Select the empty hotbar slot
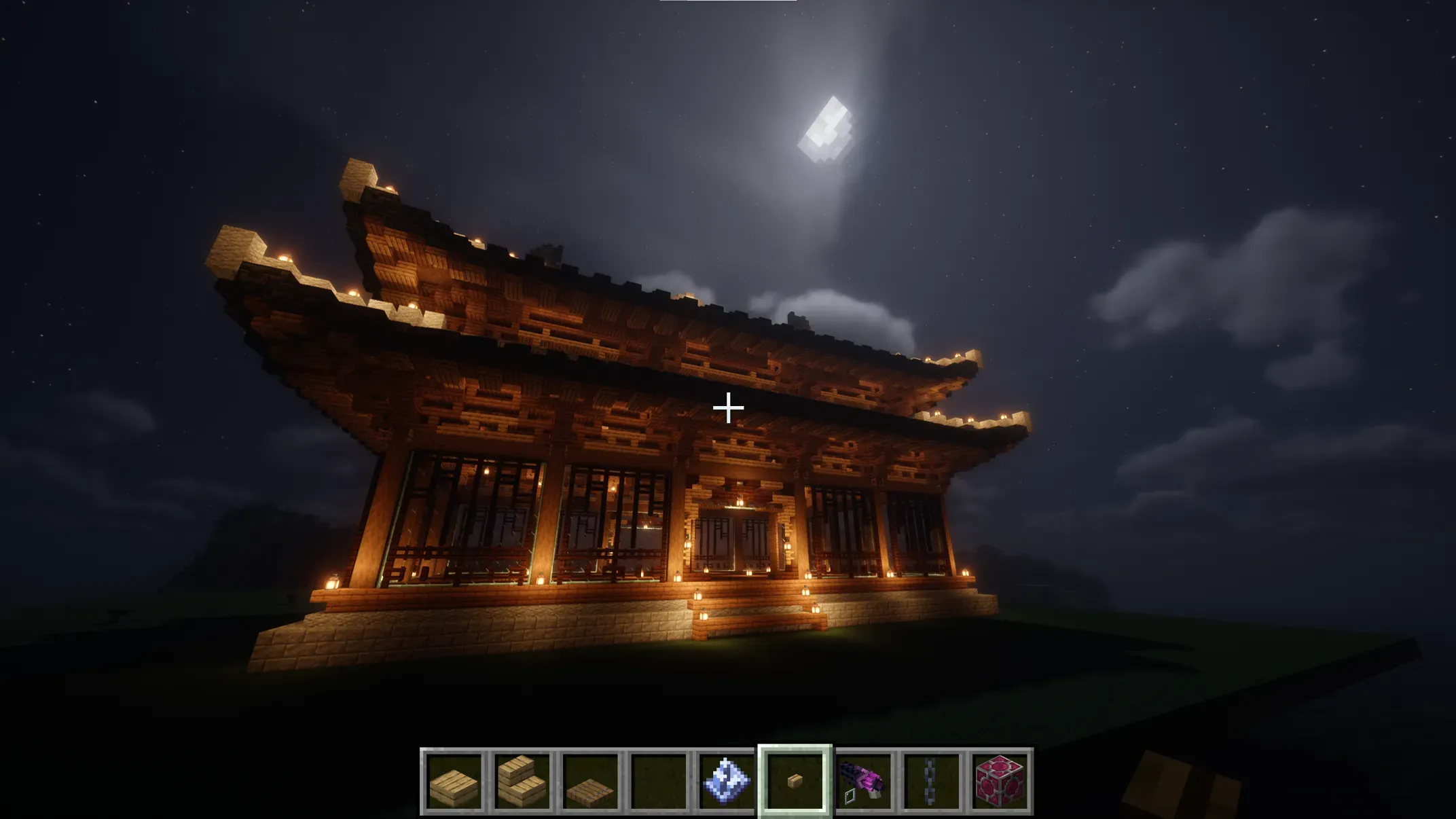This screenshot has height=819, width=1456. coord(658,782)
